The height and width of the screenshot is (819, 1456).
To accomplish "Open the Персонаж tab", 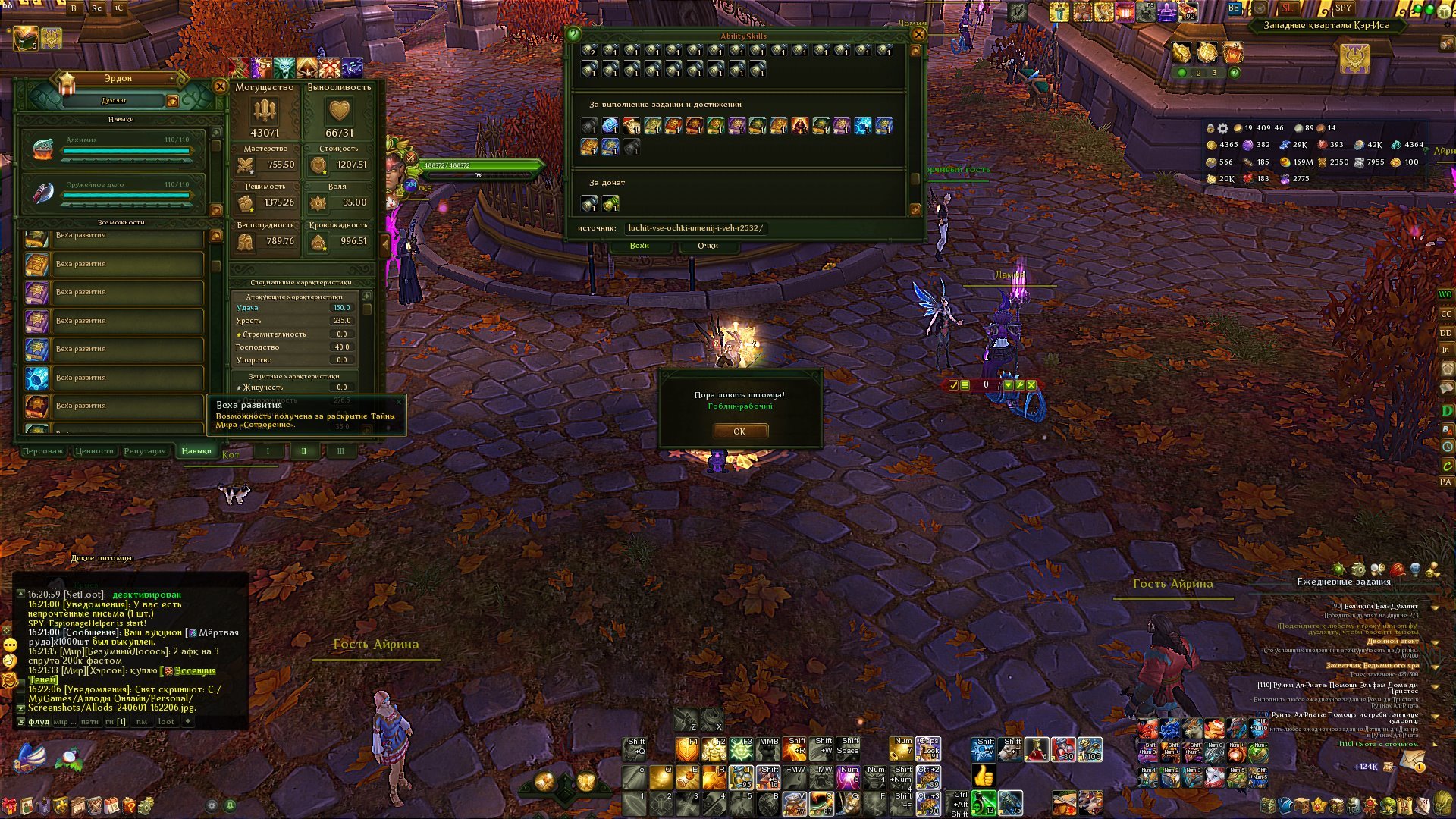I will click(43, 451).
